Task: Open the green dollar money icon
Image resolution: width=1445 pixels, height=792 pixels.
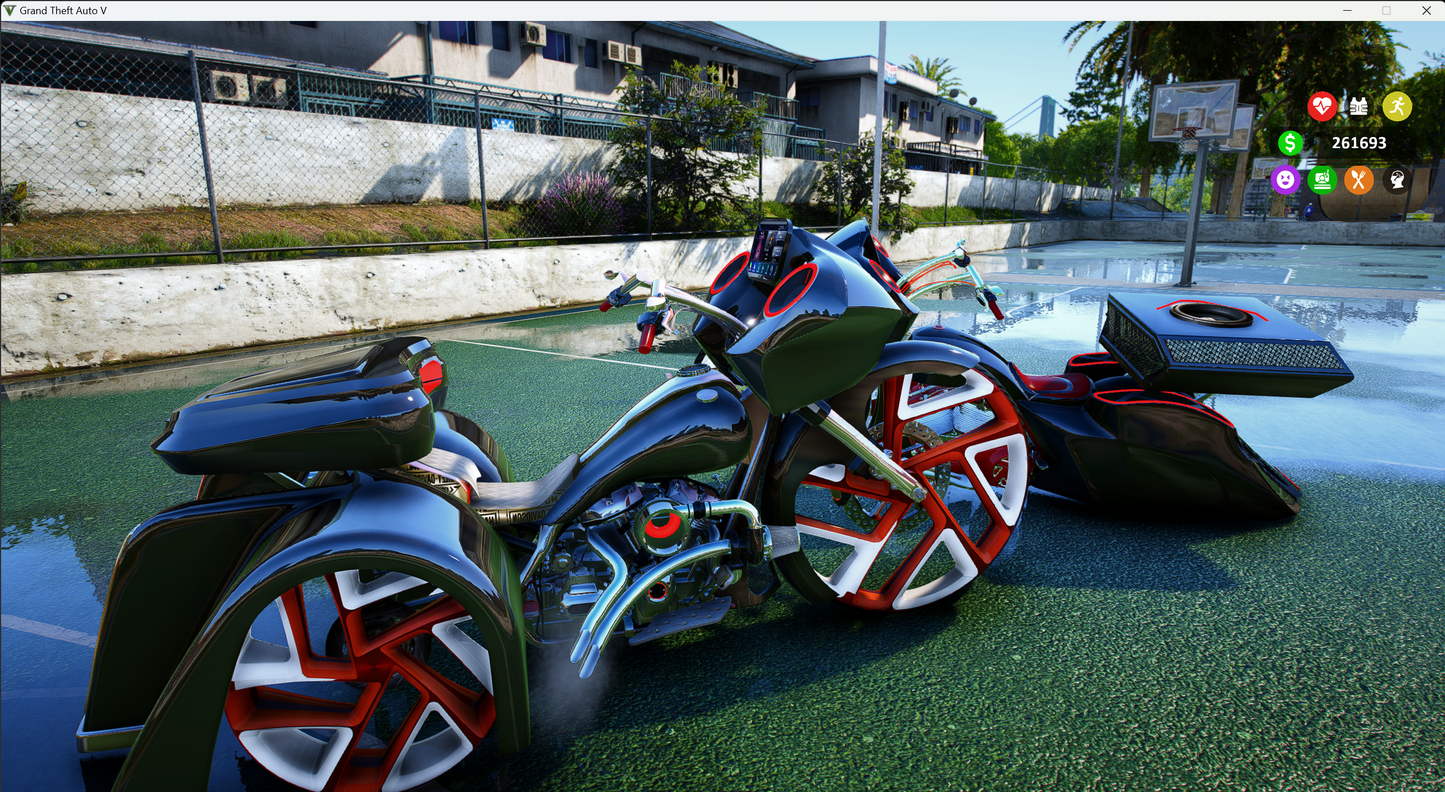Action: pos(1290,143)
